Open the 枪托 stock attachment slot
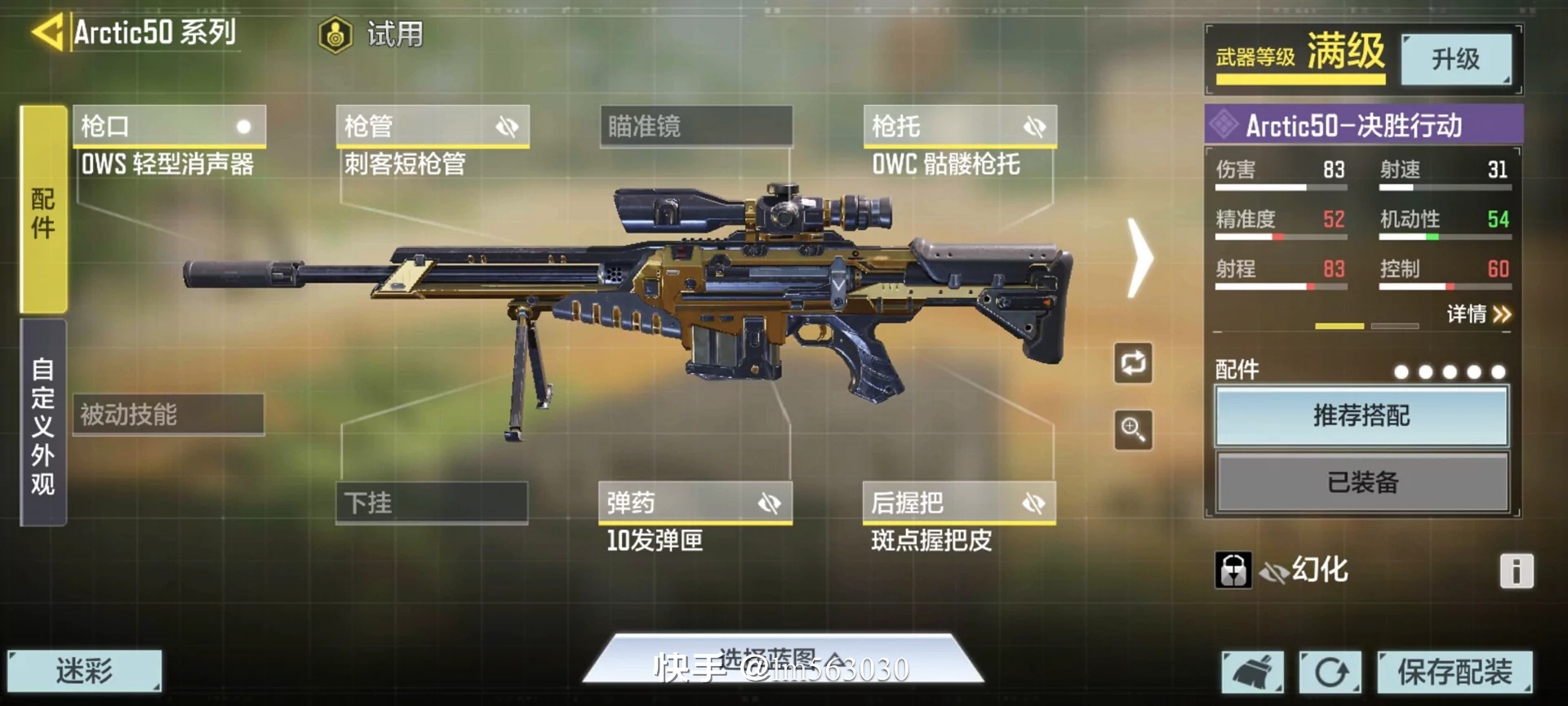Image resolution: width=1568 pixels, height=706 pixels. [960, 127]
